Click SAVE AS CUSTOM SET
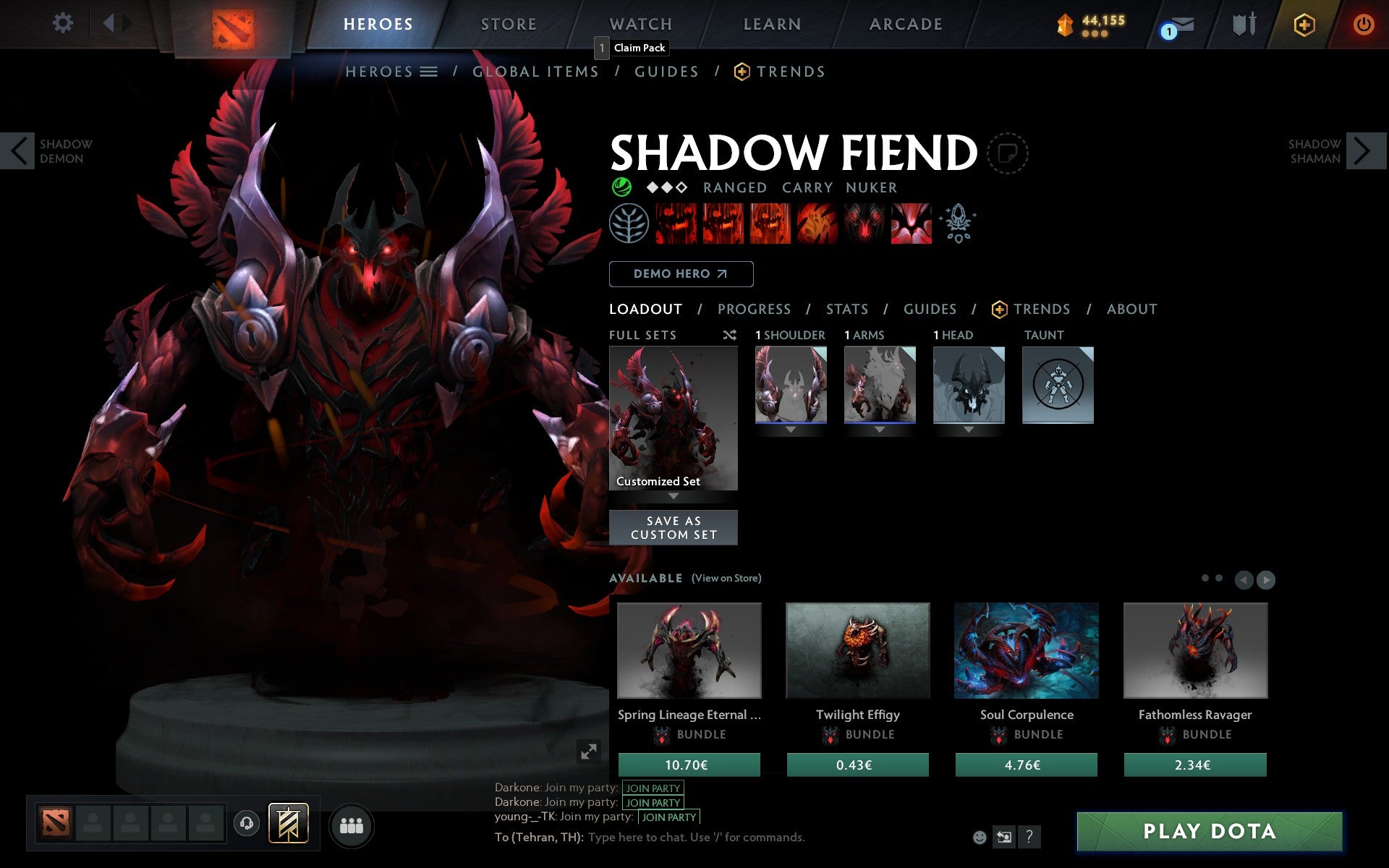Screen dimensions: 1389x868 coord(673,527)
